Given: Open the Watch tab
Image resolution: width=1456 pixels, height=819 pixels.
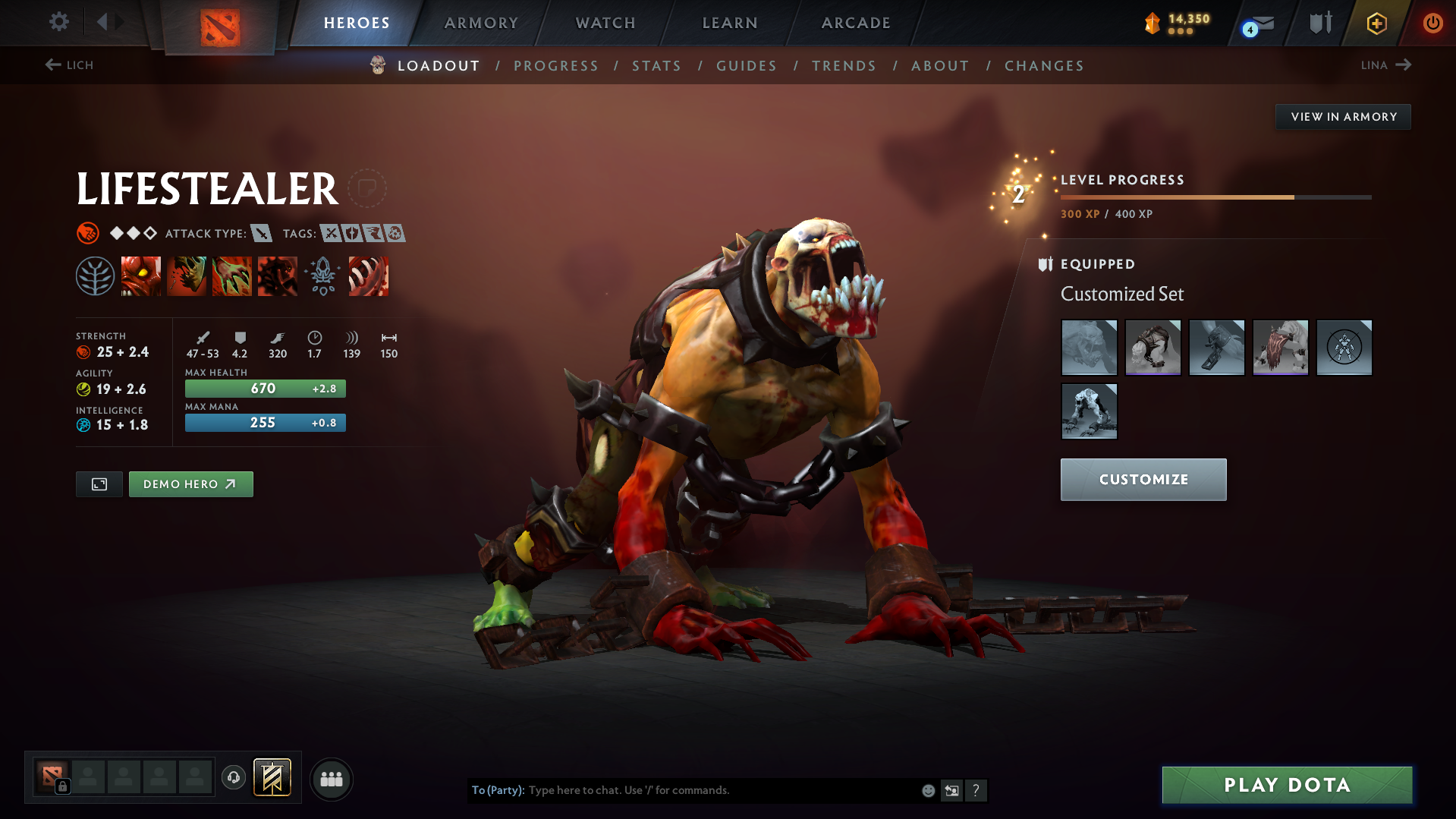Looking at the screenshot, I should (605, 23).
